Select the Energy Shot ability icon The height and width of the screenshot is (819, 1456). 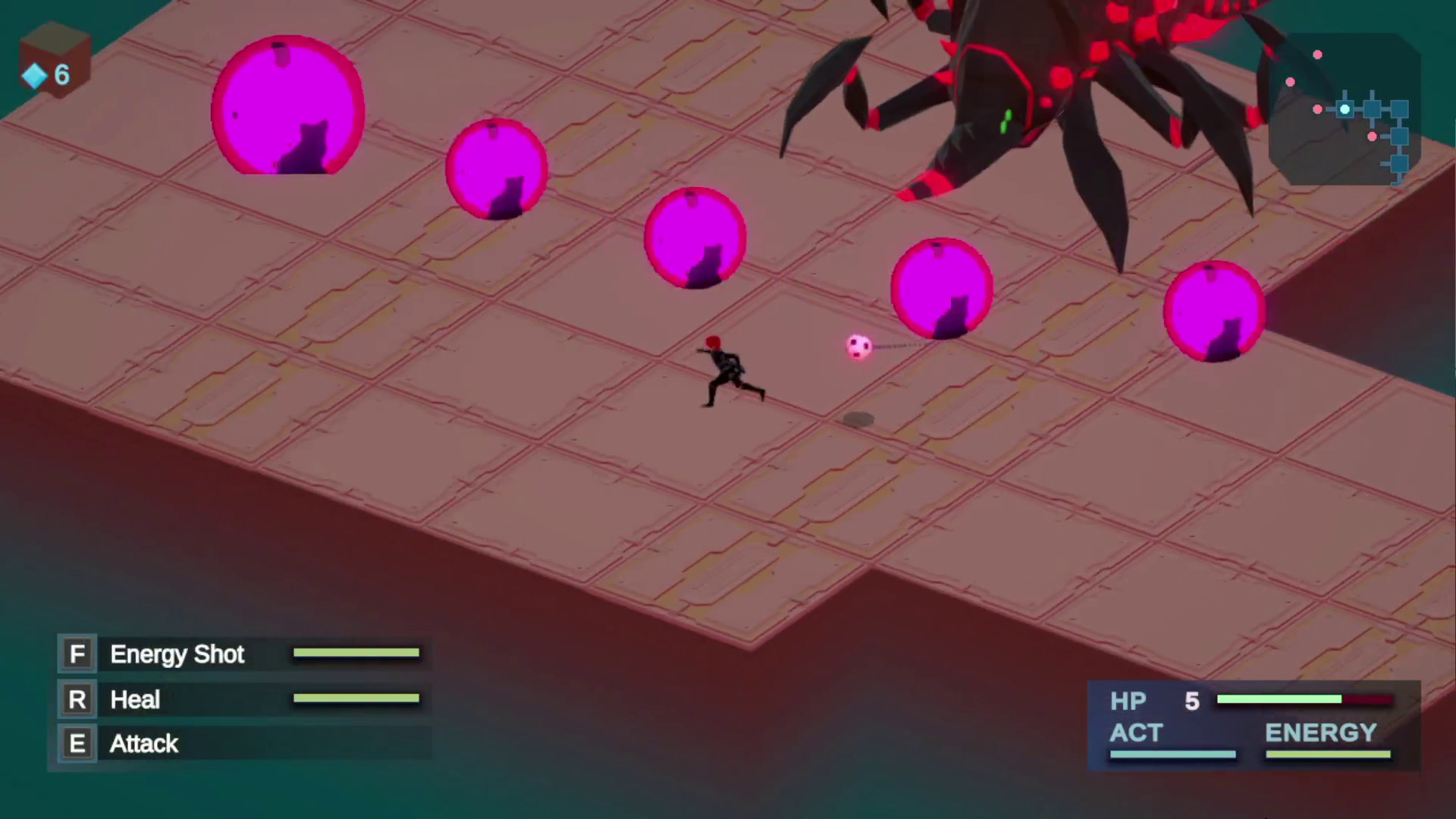[77, 654]
